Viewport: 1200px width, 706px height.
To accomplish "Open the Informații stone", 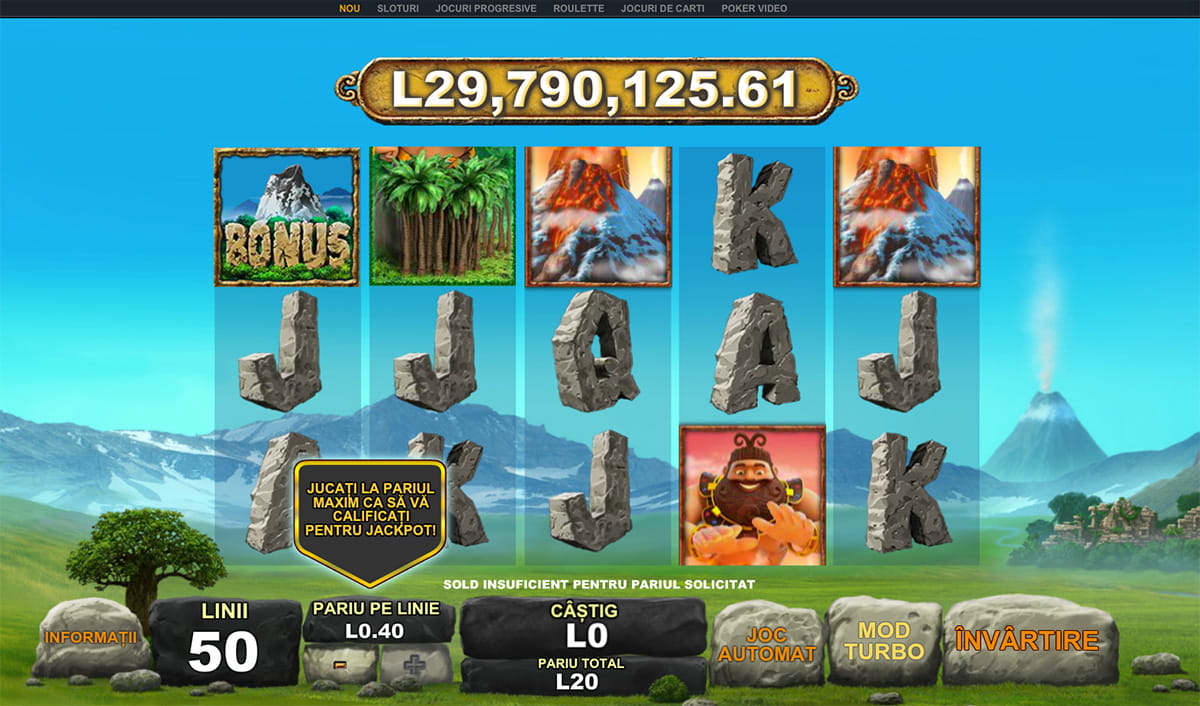I will coord(91,637).
